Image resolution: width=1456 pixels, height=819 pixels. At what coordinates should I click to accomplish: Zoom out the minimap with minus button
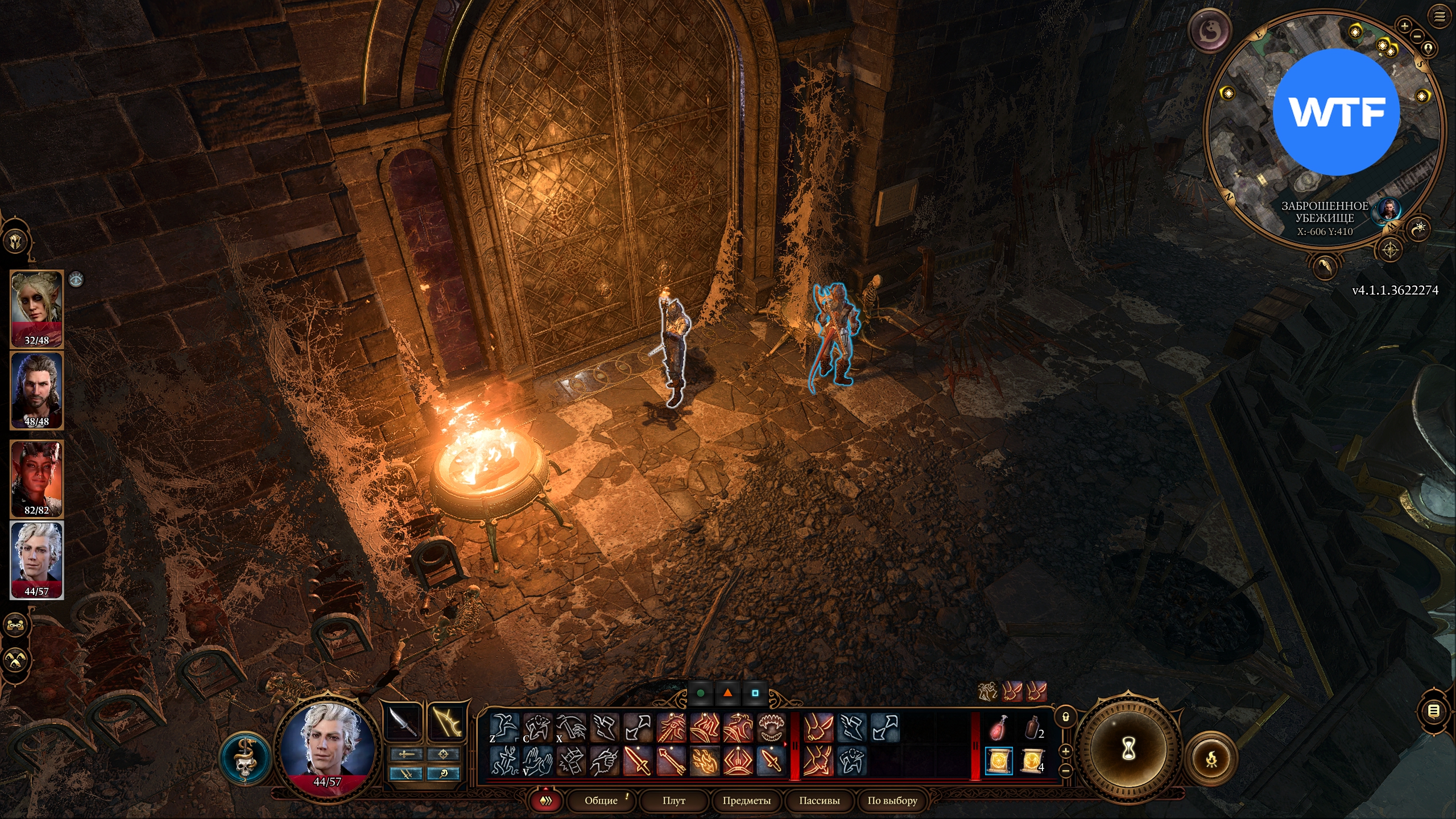(x=1417, y=36)
